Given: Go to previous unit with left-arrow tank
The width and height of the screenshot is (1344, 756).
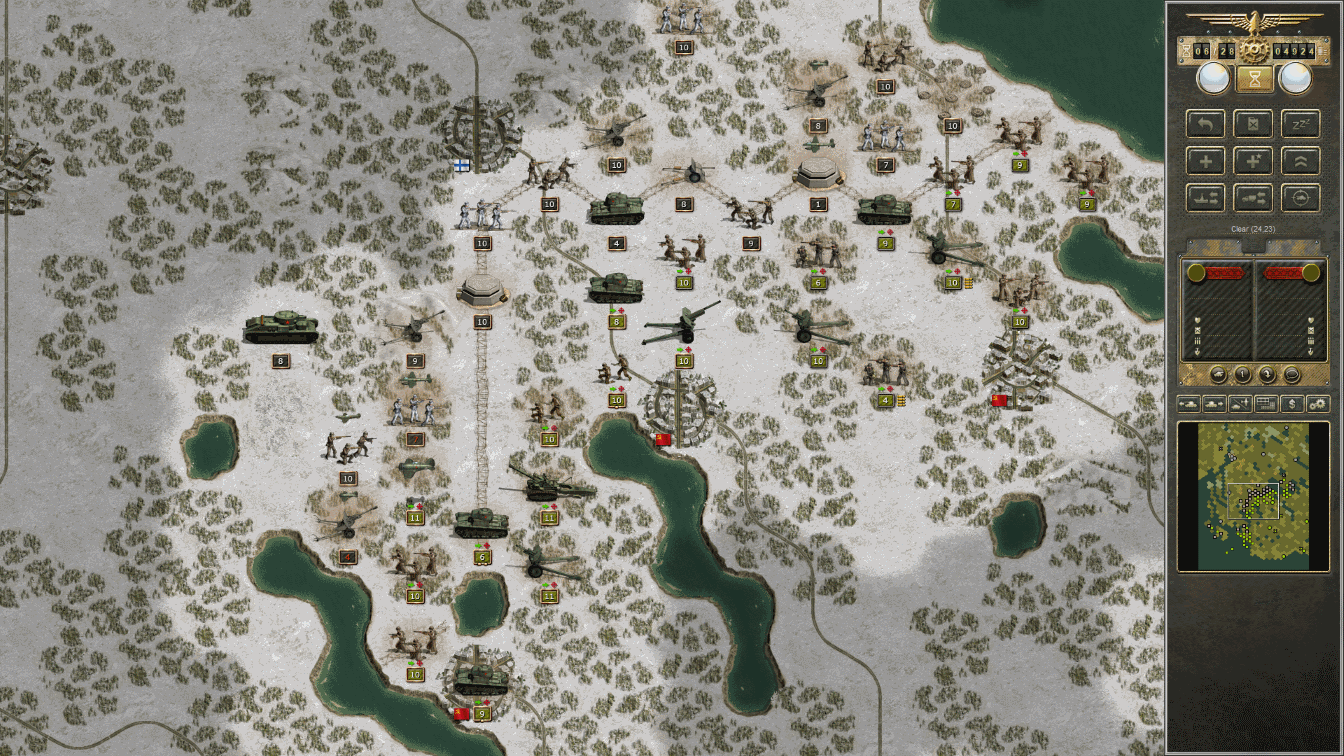Looking at the screenshot, I should point(1190,404).
